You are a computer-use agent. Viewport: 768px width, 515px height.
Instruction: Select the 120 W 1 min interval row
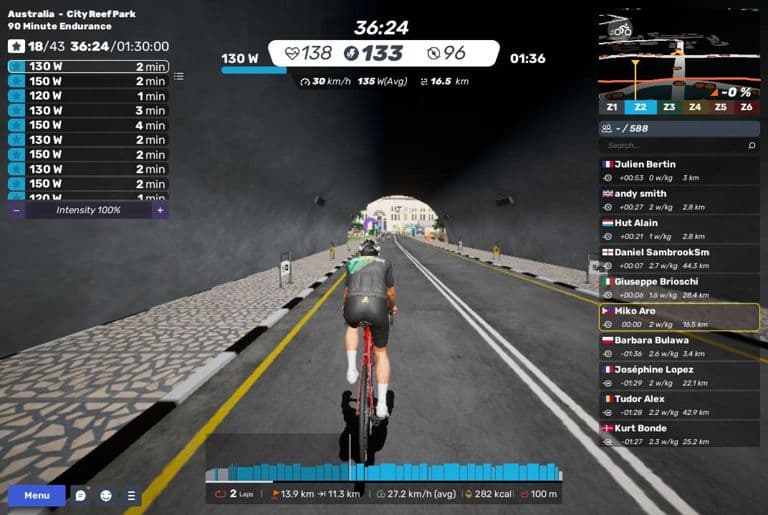[x=88, y=96]
